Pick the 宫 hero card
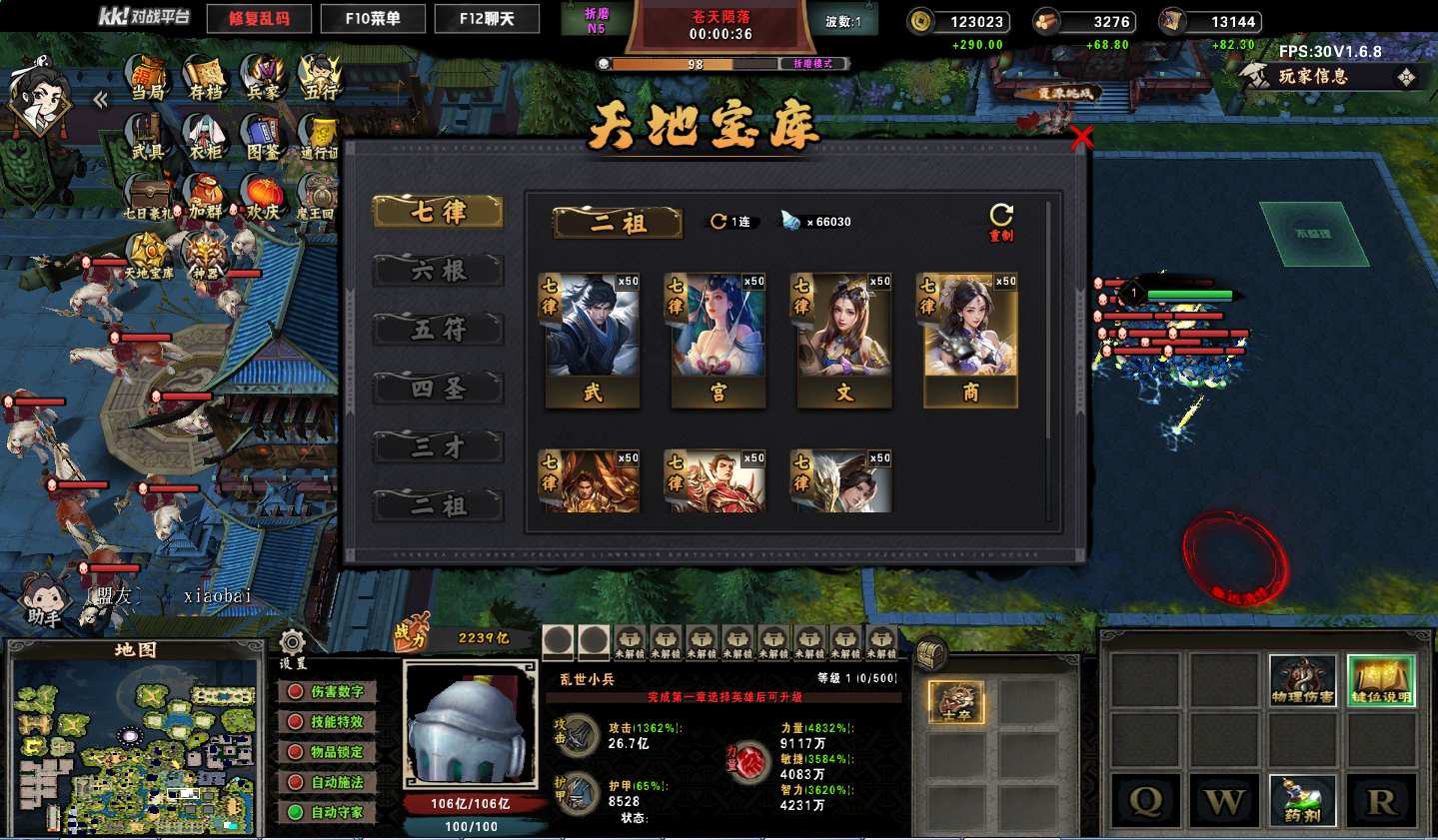 click(718, 340)
